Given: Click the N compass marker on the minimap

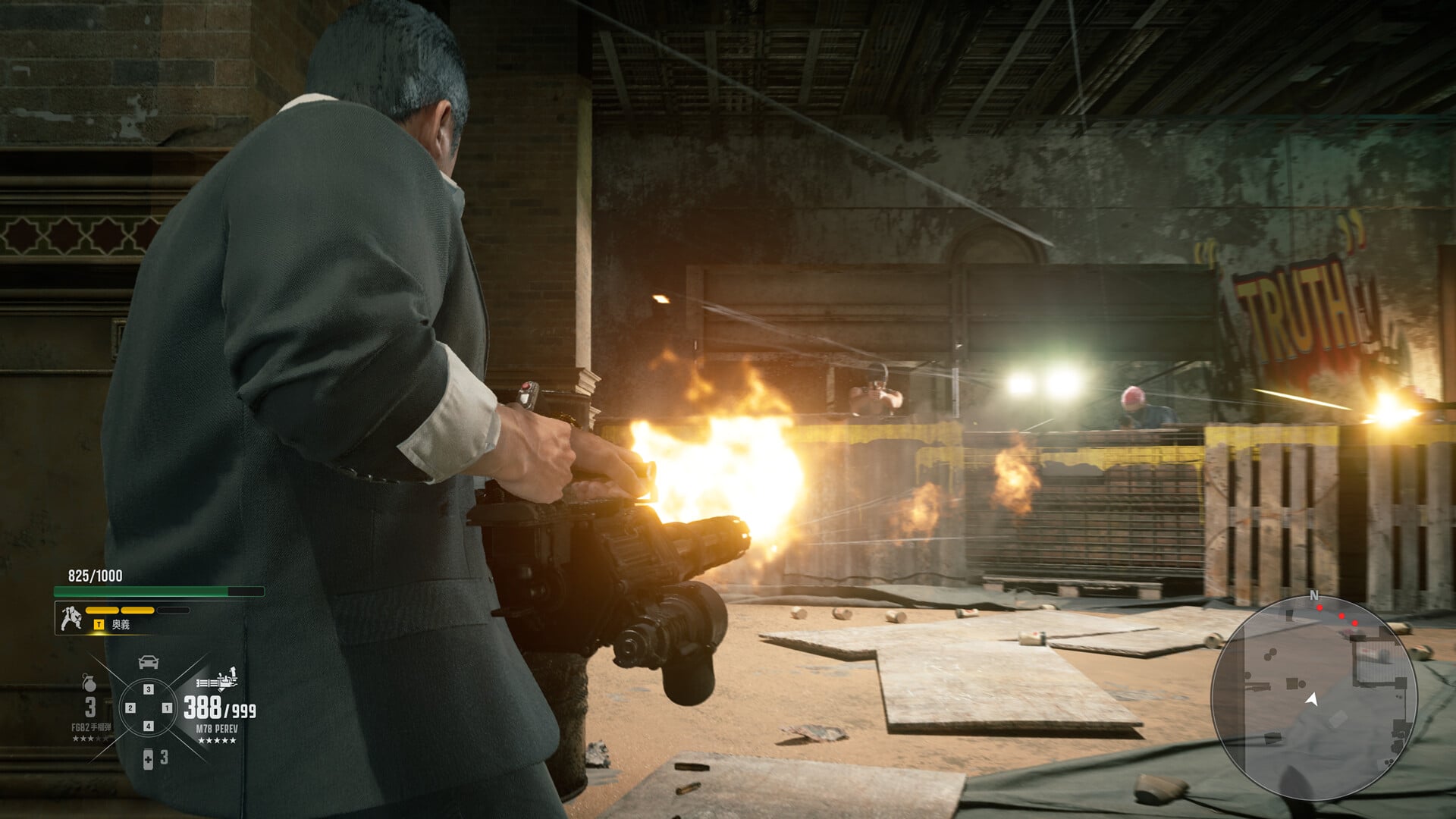Looking at the screenshot, I should point(1314,595).
